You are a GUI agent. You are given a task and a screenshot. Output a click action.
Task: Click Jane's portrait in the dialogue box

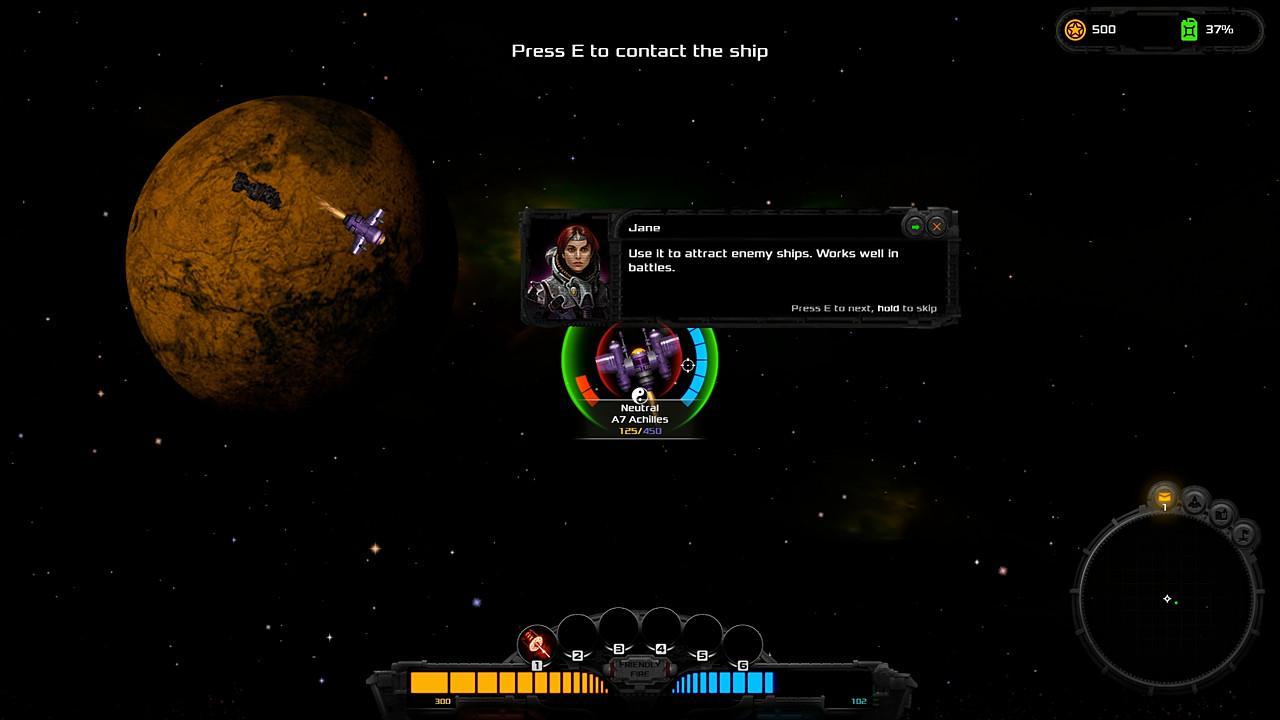567,267
